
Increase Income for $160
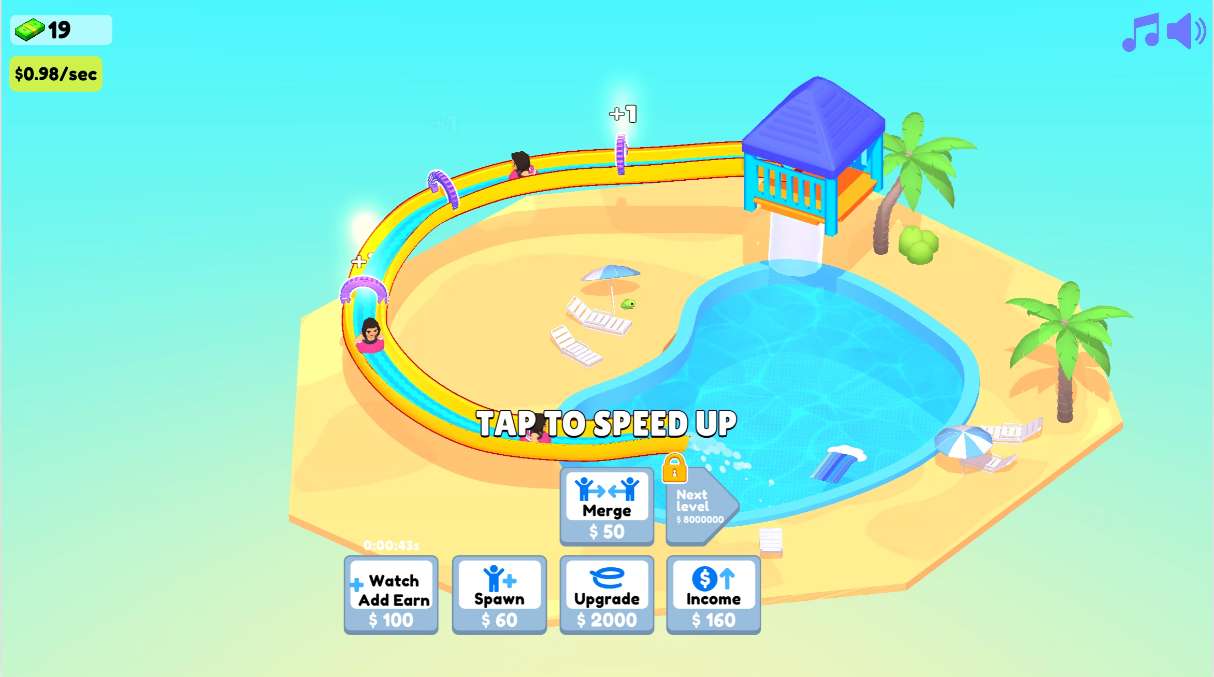coord(713,595)
